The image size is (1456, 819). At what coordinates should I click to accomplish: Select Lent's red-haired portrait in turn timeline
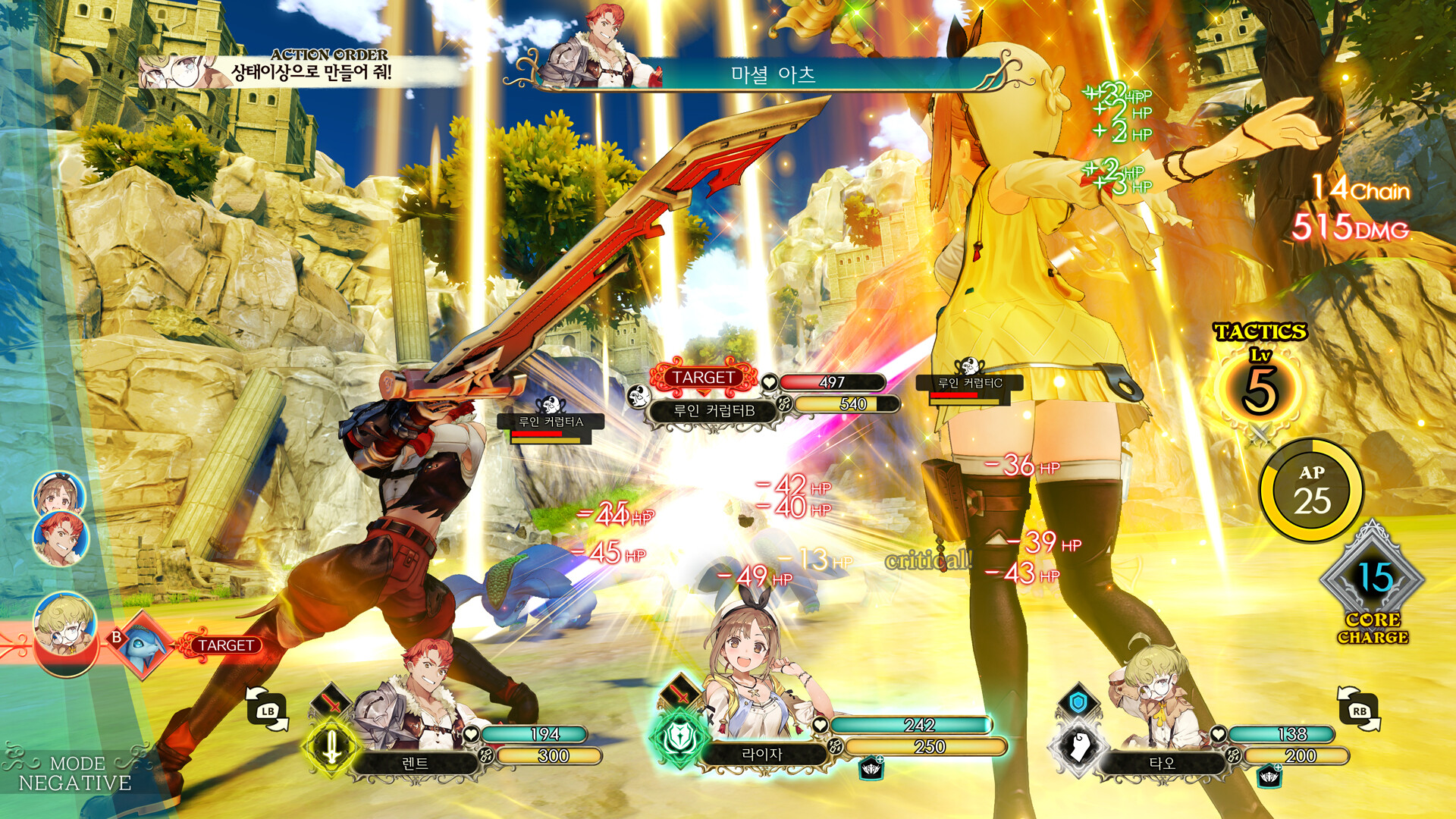[x=61, y=537]
